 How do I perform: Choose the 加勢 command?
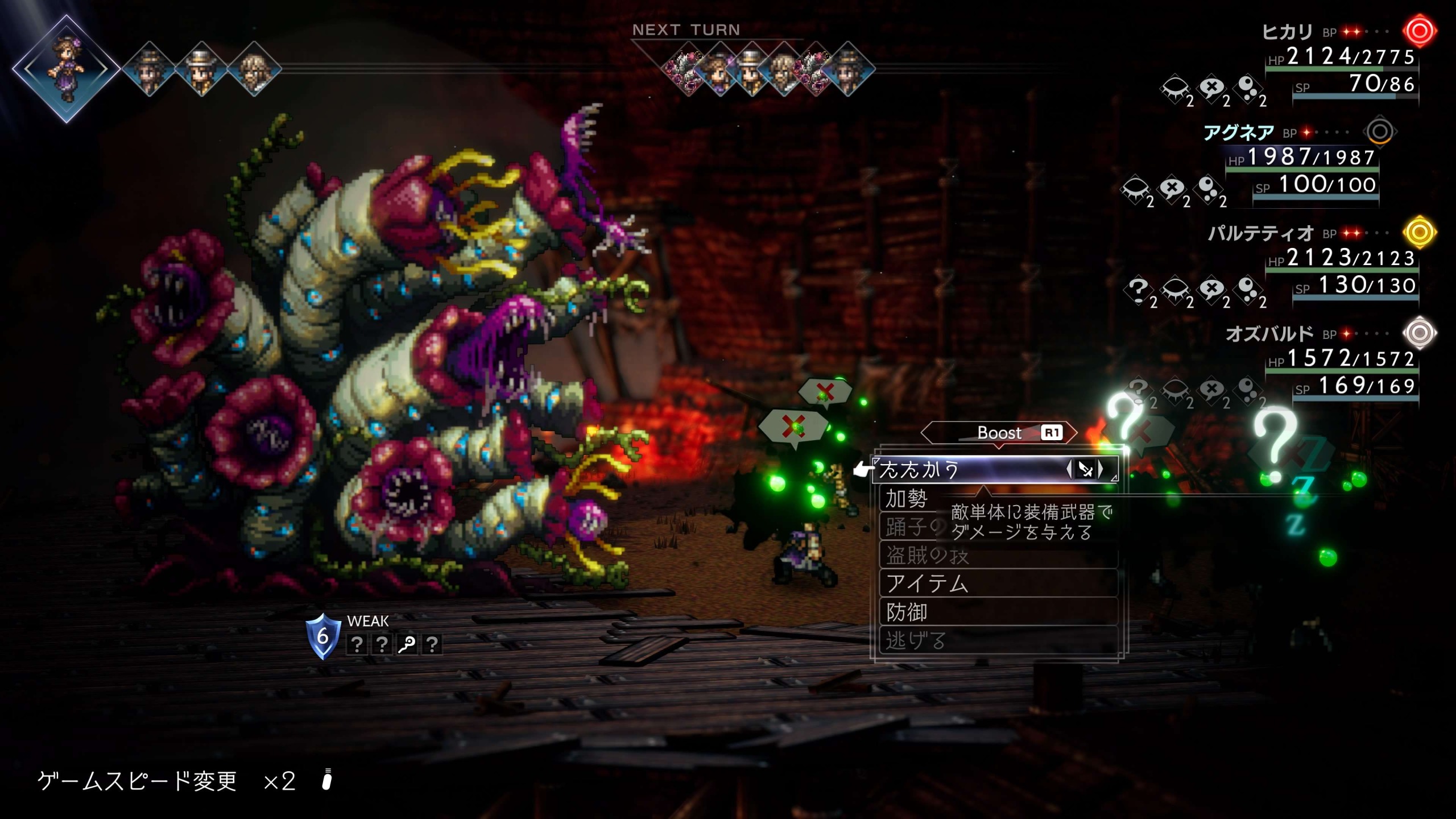pyautogui.click(x=907, y=499)
